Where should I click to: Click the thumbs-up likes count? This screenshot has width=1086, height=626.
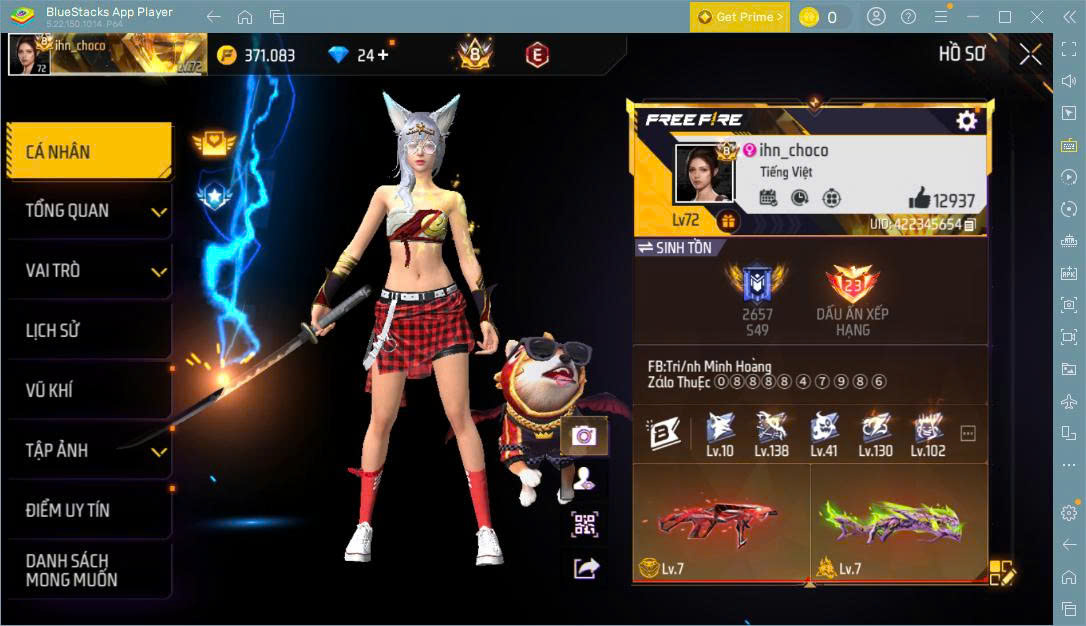click(x=941, y=199)
